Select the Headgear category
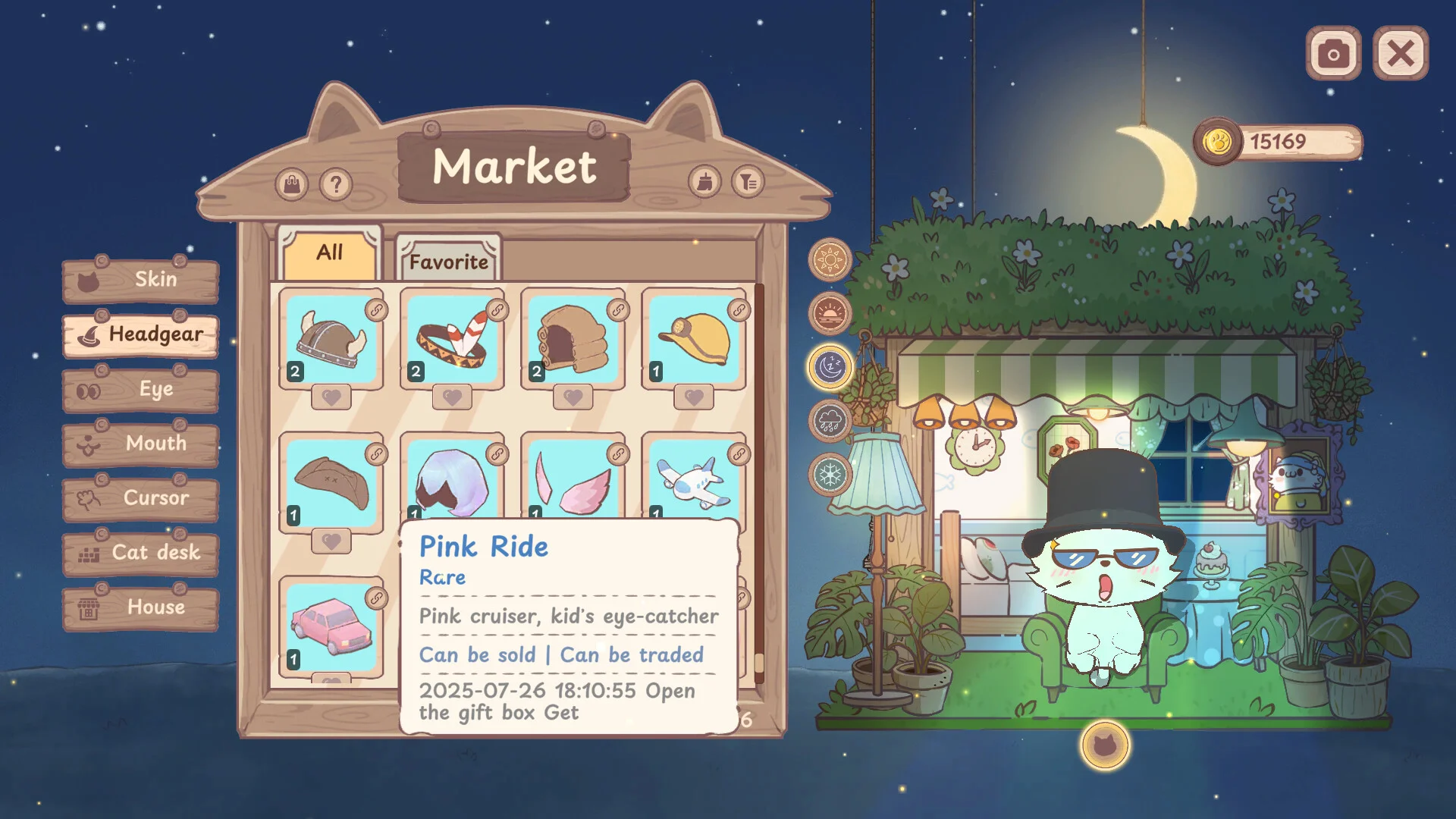The width and height of the screenshot is (1456, 819). (x=141, y=334)
